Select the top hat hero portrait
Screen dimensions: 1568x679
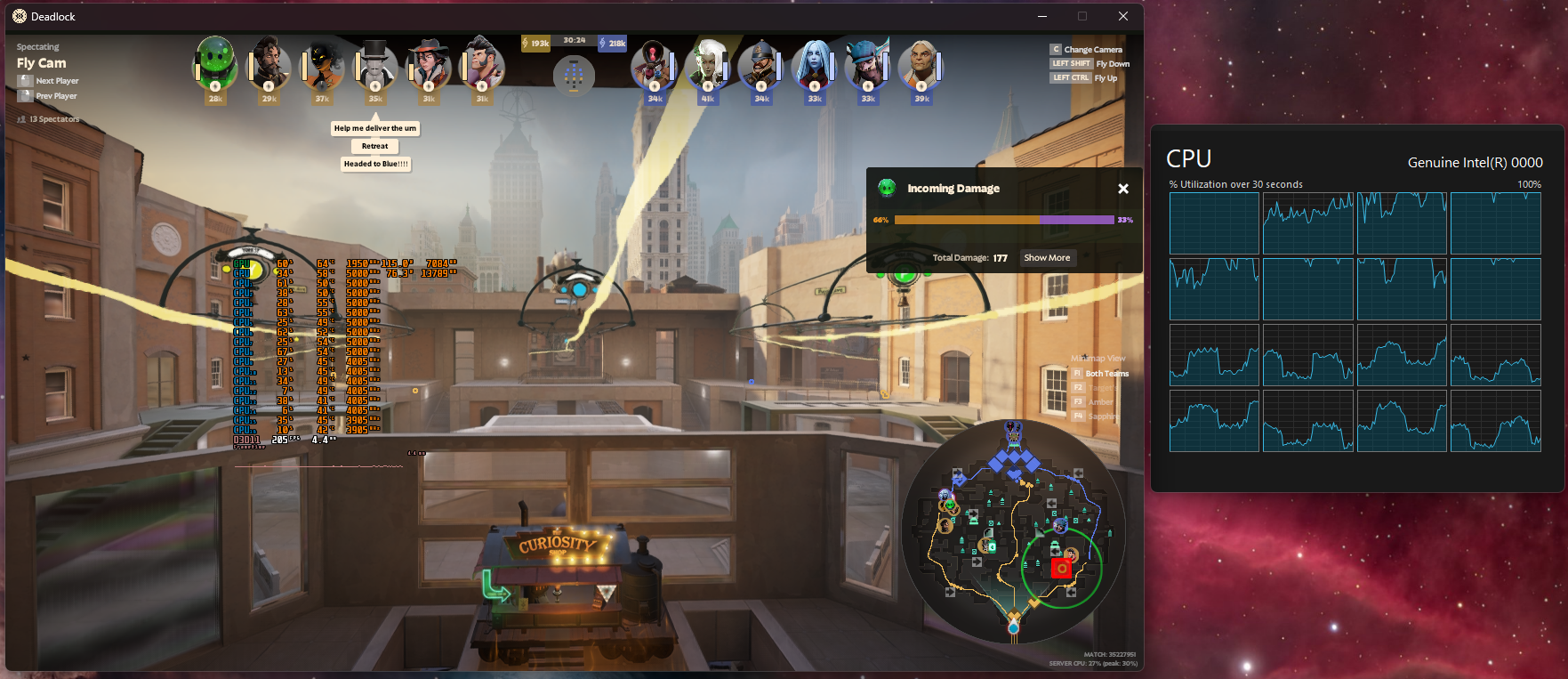coord(375,64)
